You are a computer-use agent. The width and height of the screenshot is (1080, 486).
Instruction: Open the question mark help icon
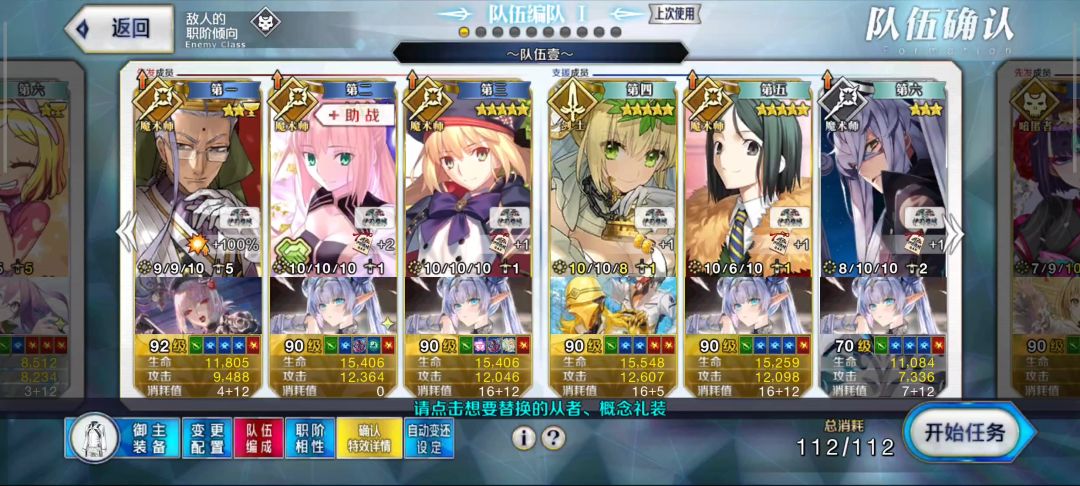[554, 438]
